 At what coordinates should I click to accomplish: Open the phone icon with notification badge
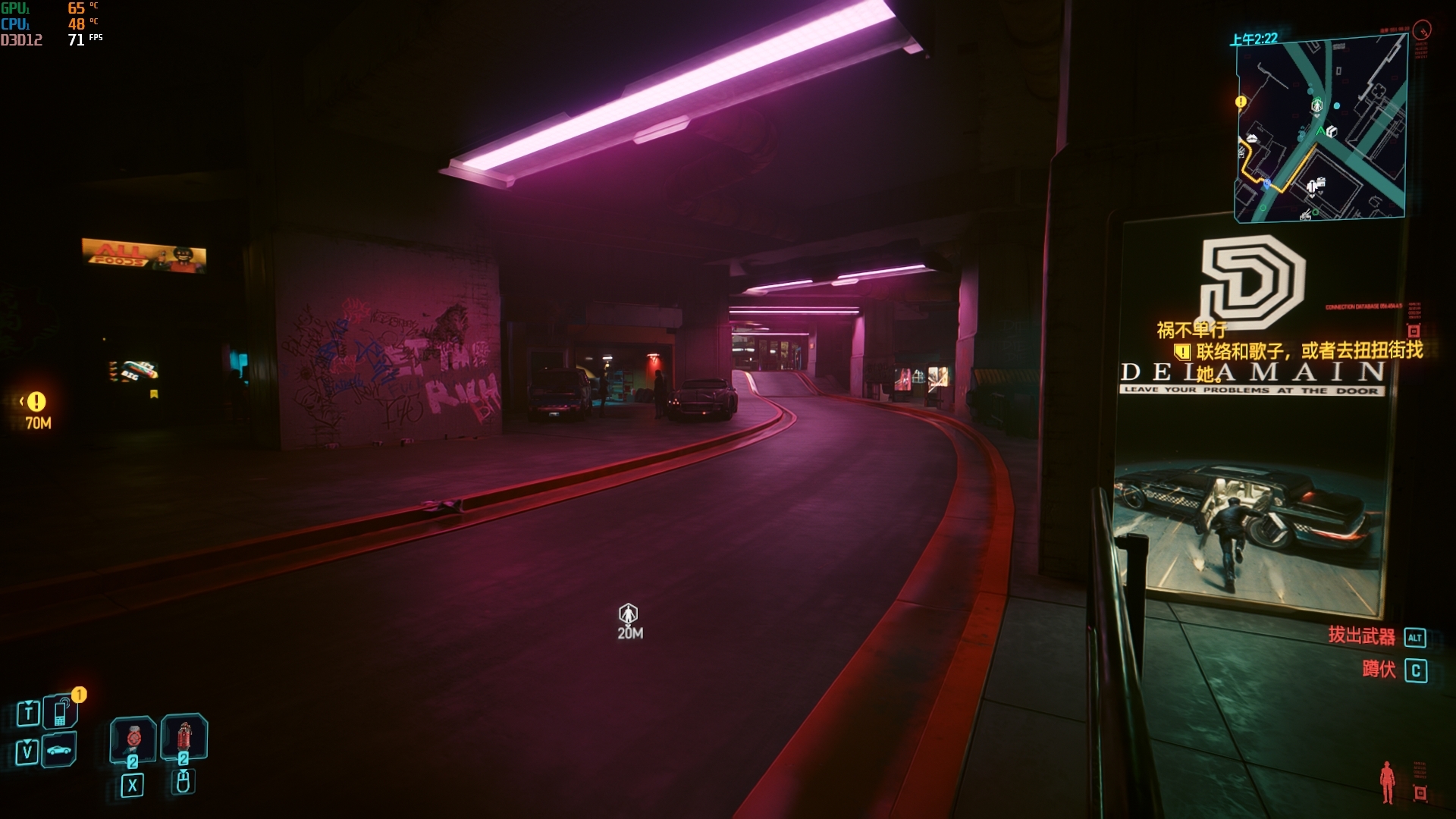tap(61, 711)
